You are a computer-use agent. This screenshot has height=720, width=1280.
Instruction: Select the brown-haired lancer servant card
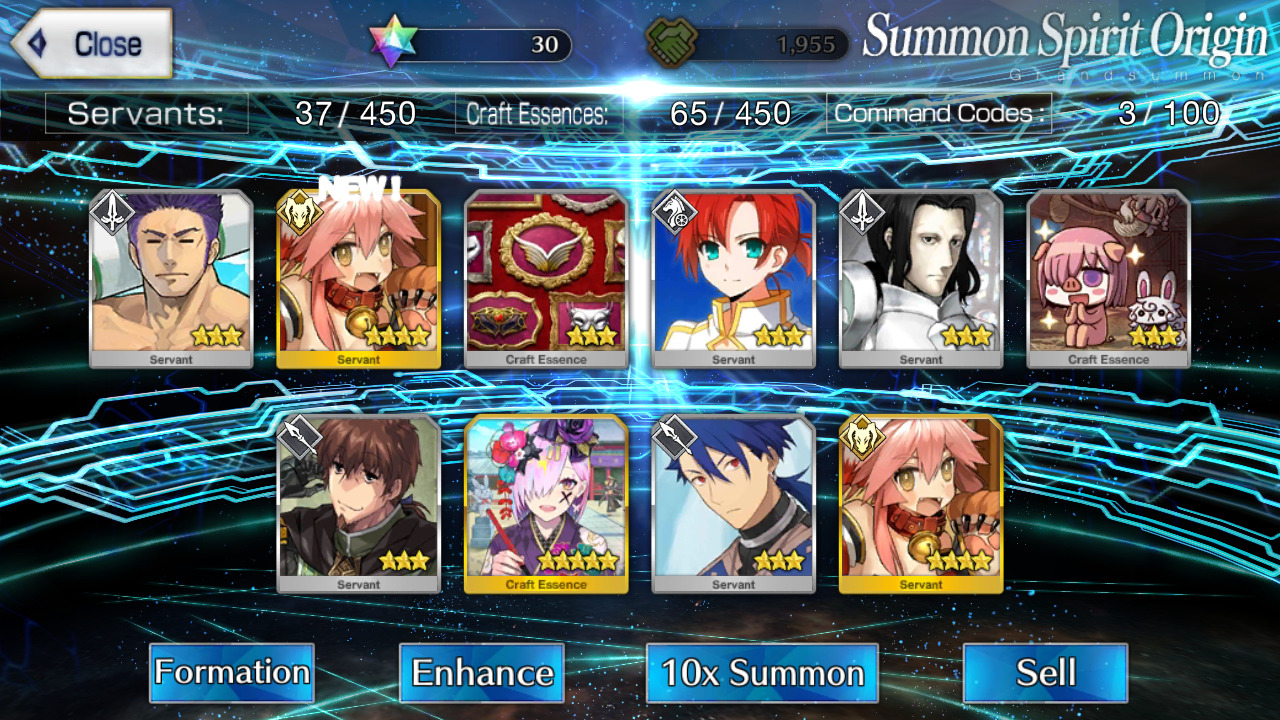pos(358,504)
